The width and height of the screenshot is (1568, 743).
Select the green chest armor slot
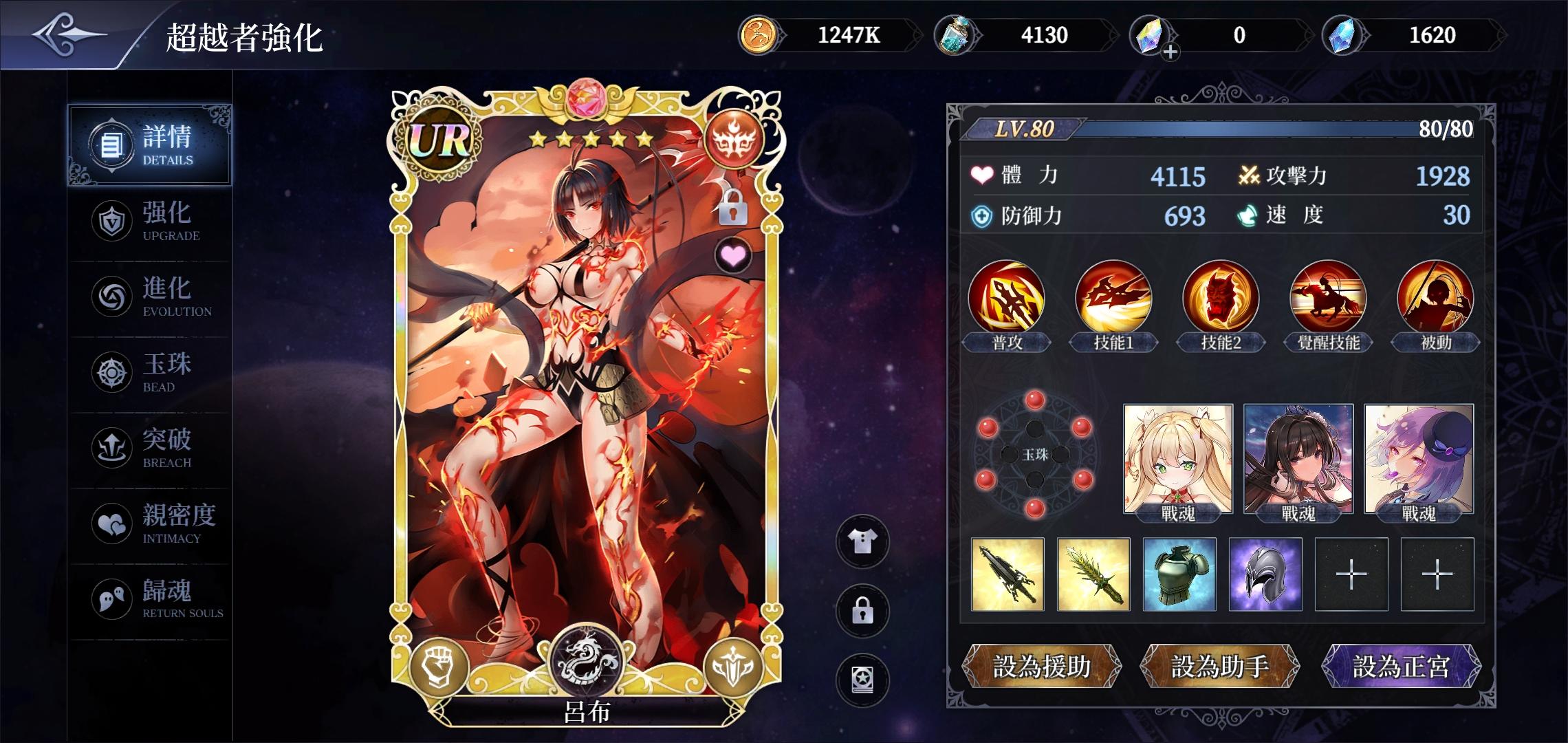click(x=1179, y=574)
